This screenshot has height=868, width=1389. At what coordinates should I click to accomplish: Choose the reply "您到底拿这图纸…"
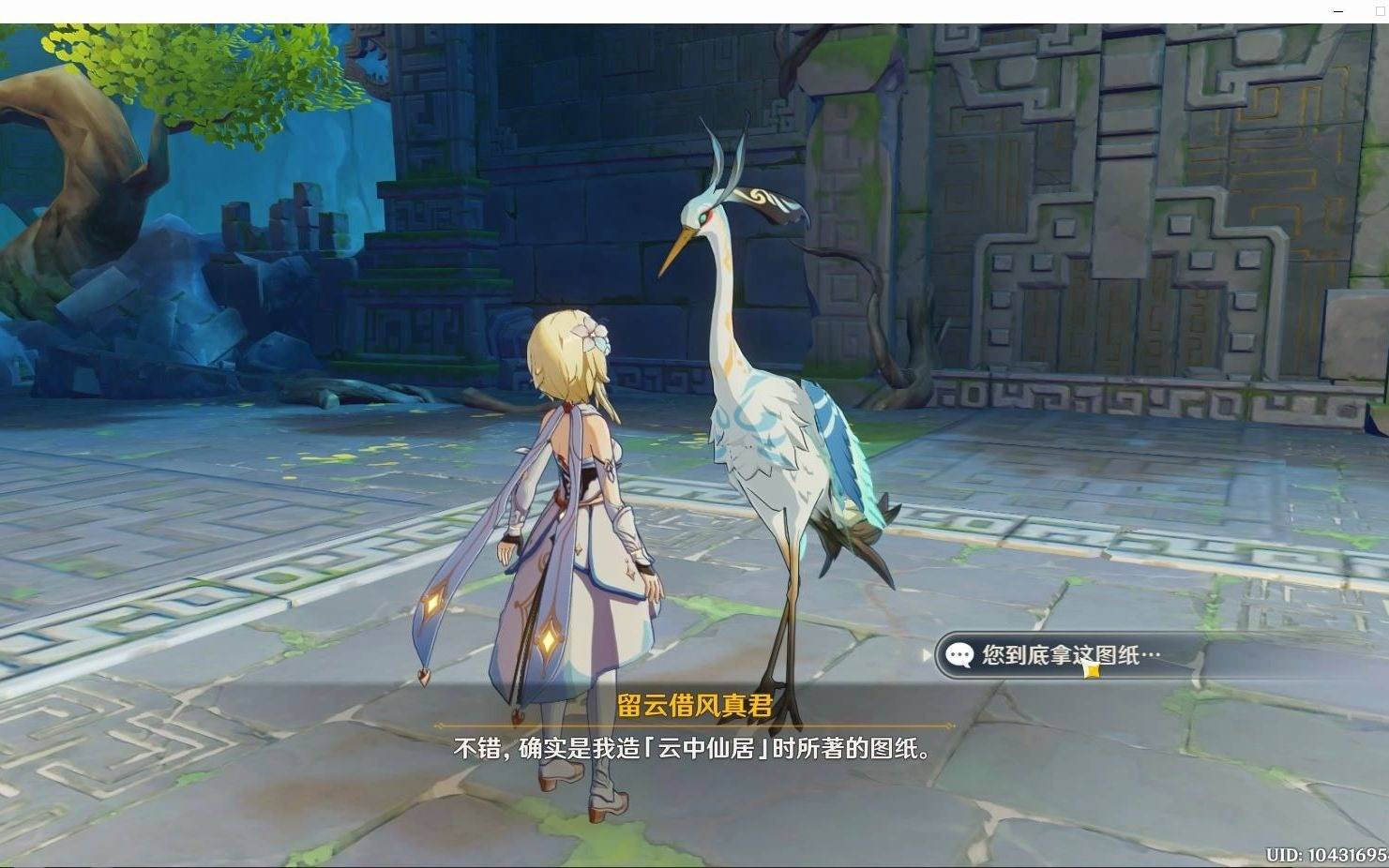point(1070,655)
